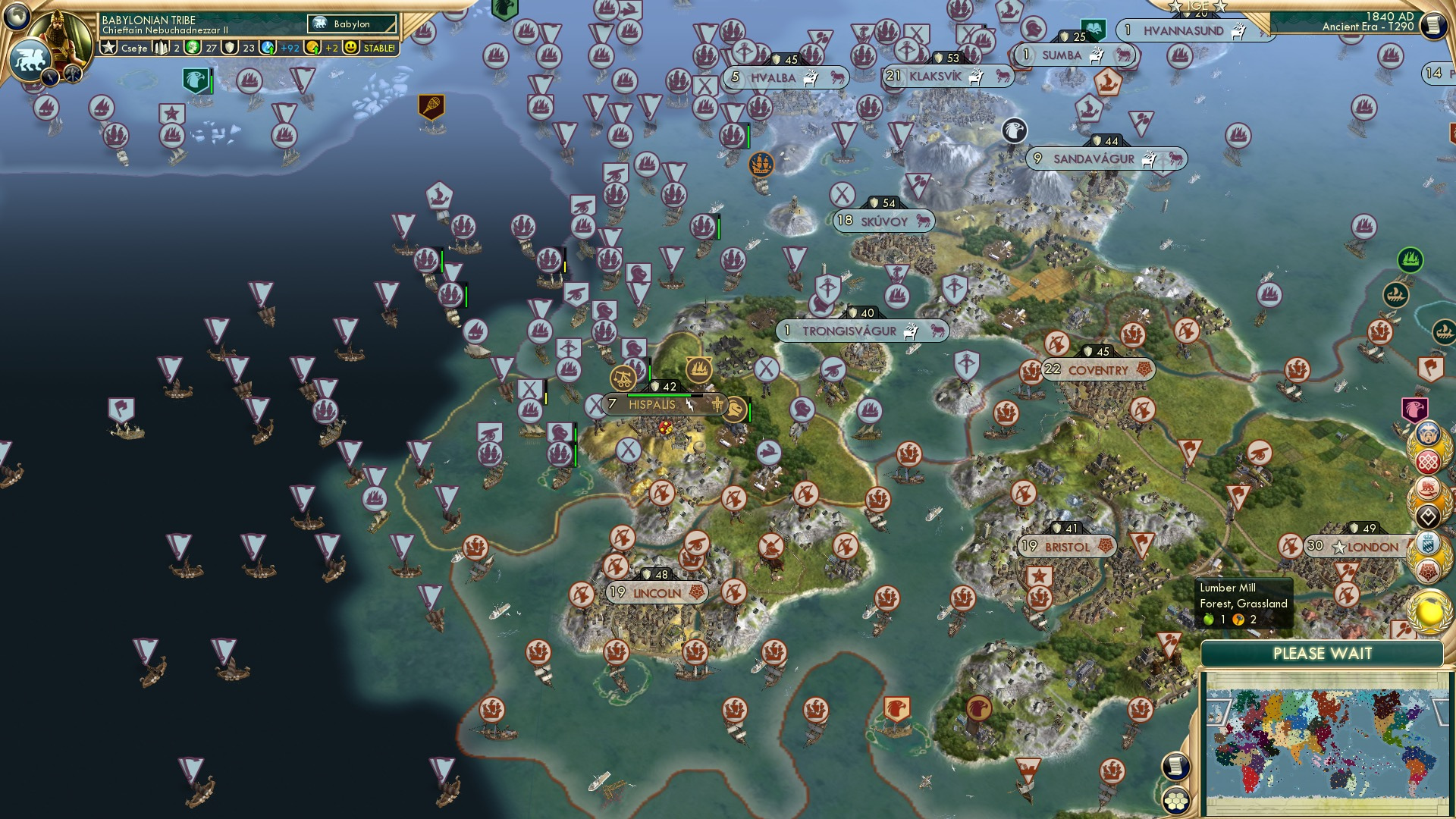This screenshot has height=819, width=1456.
Task: Open the Babylon civilization emblem icon
Action: click(x=320, y=23)
